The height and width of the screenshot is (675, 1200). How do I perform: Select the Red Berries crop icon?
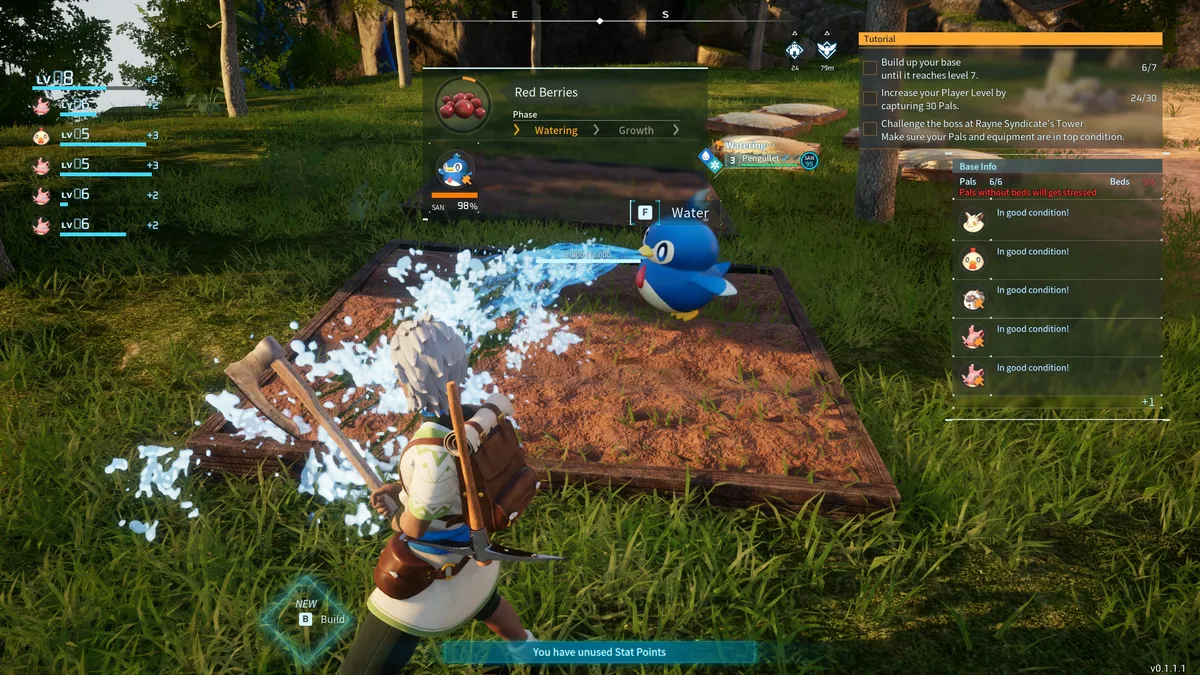[463, 105]
